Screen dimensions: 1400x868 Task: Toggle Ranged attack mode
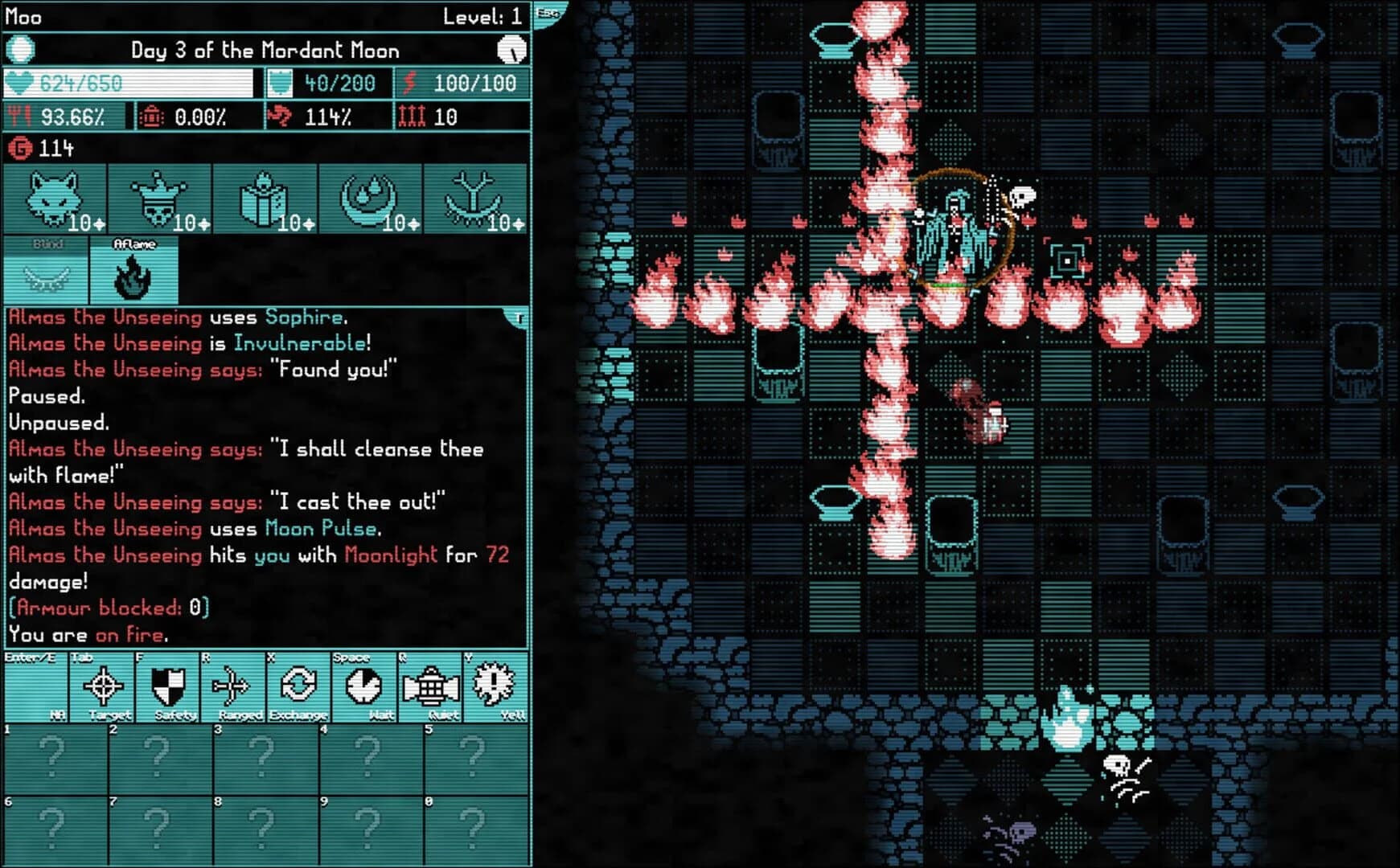(232, 686)
